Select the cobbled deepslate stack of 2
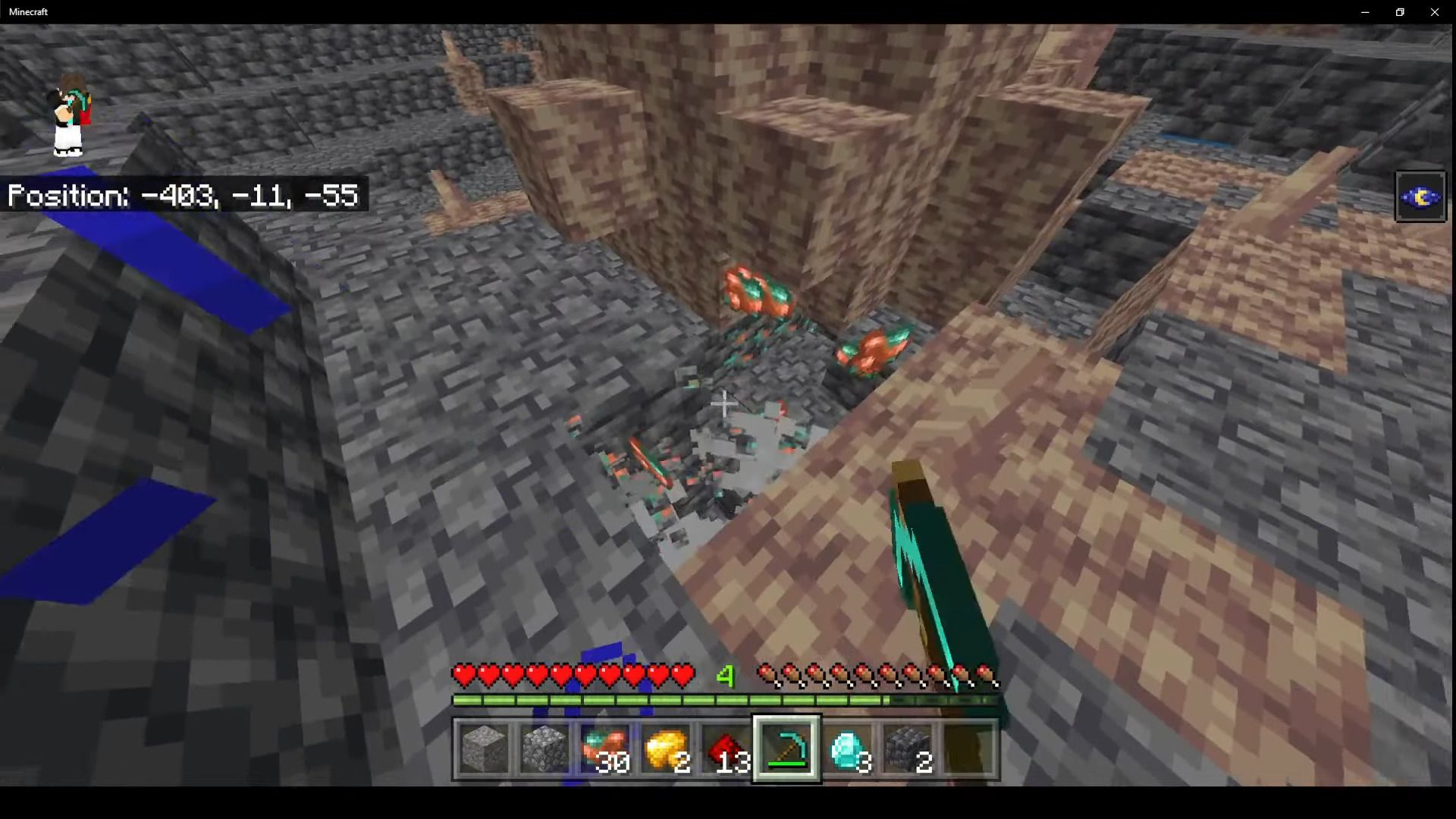Image resolution: width=1456 pixels, height=819 pixels. (x=908, y=749)
